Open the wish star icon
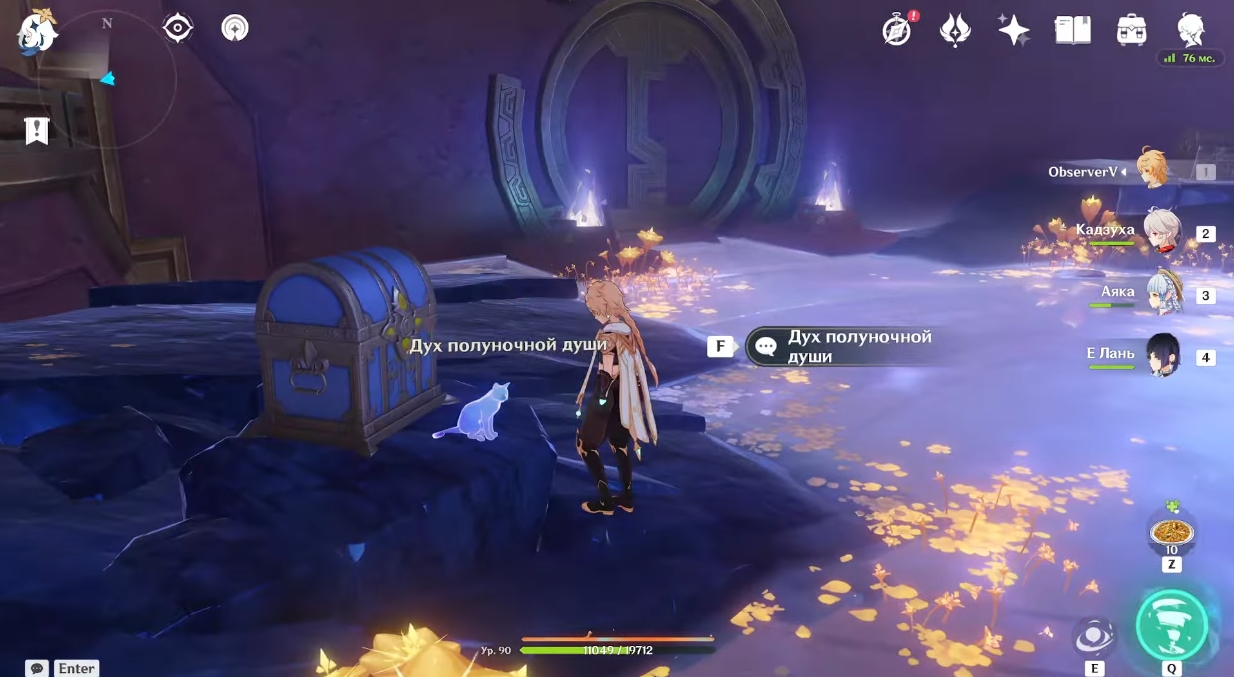This screenshot has width=1234, height=677. pyautogui.click(x=1013, y=30)
